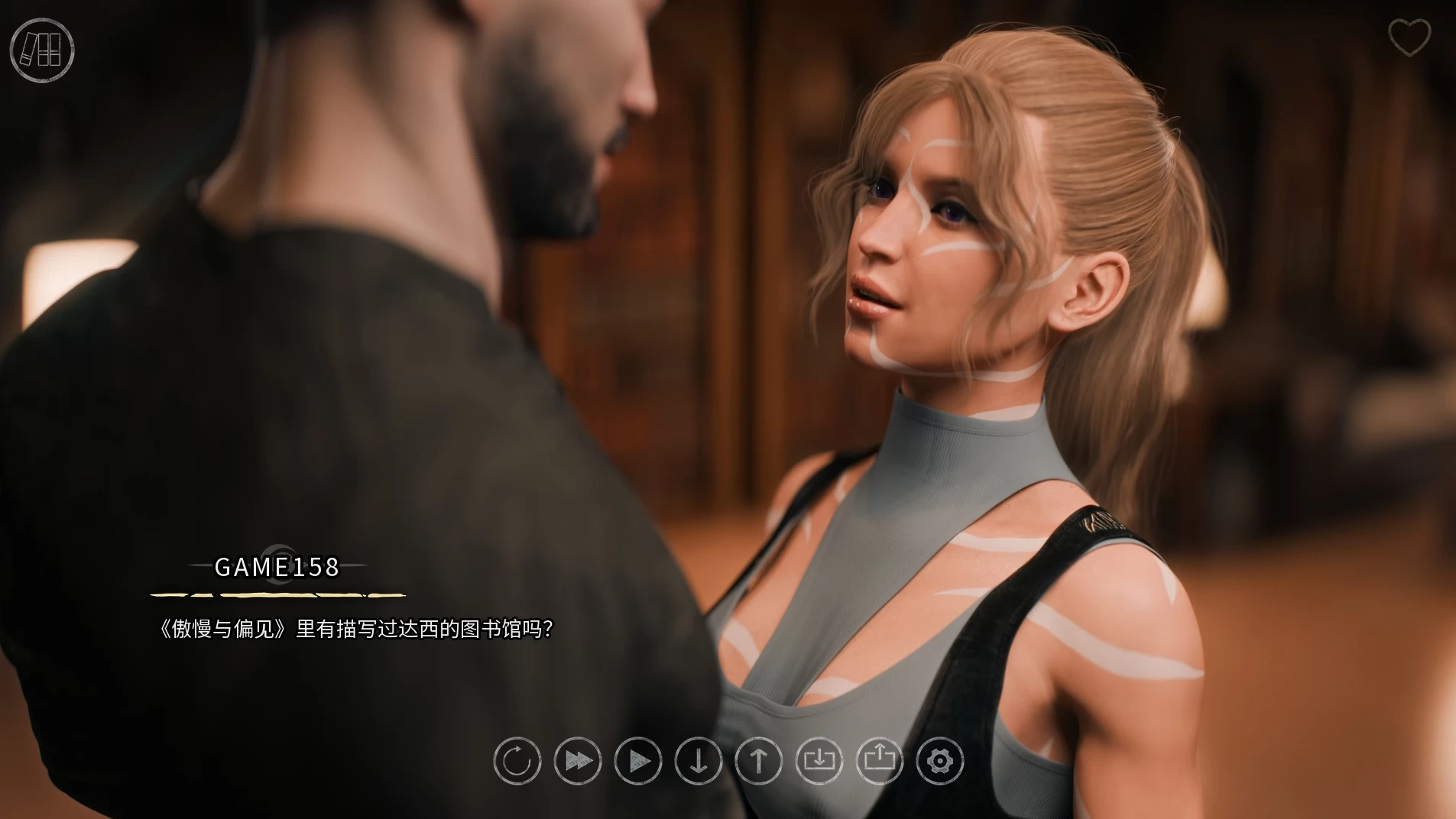The width and height of the screenshot is (1456, 819).
Task: Open the tray with outward arrow icon
Action: coord(880,761)
